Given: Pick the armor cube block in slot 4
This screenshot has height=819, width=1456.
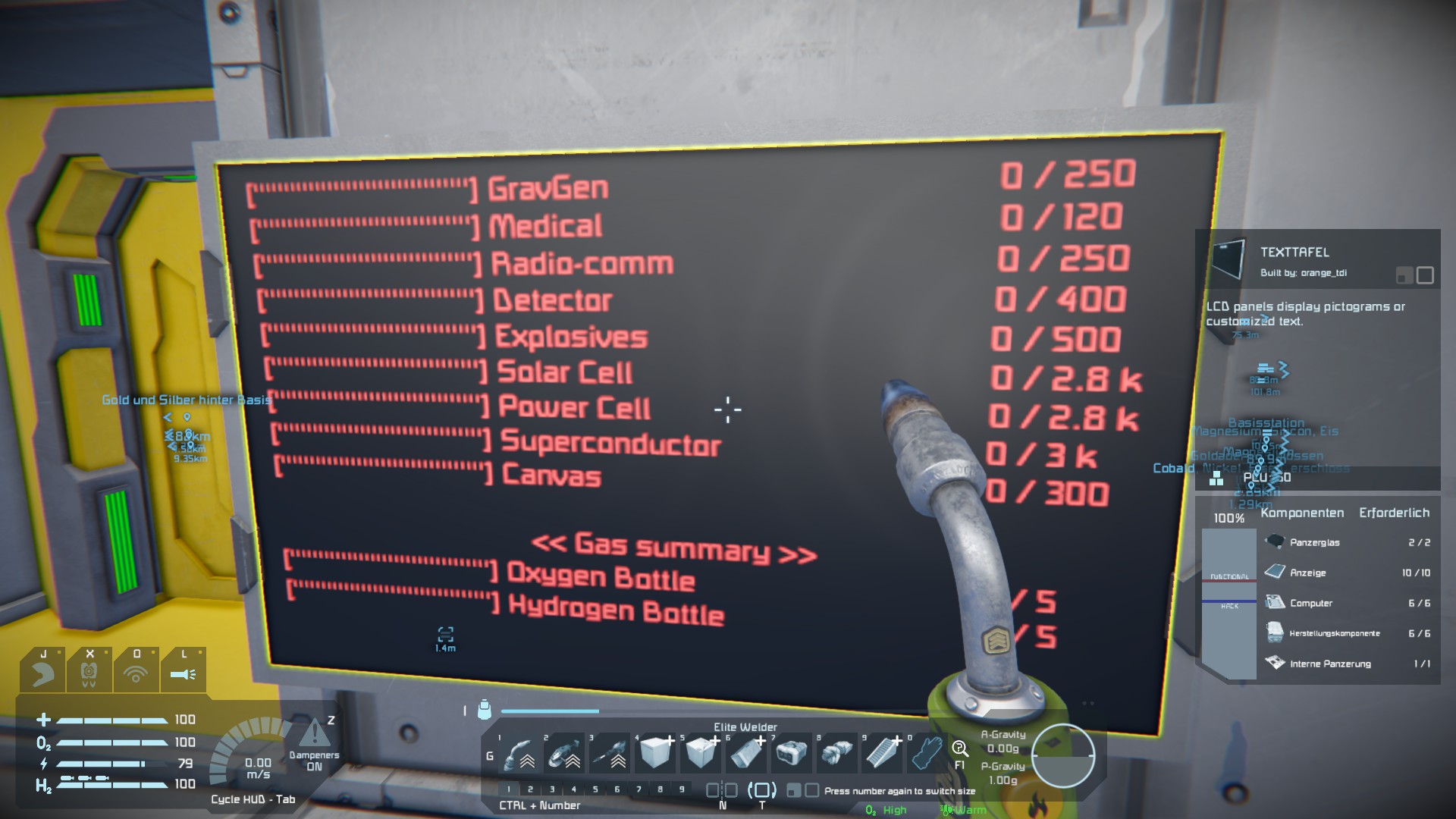Looking at the screenshot, I should pos(656,754).
